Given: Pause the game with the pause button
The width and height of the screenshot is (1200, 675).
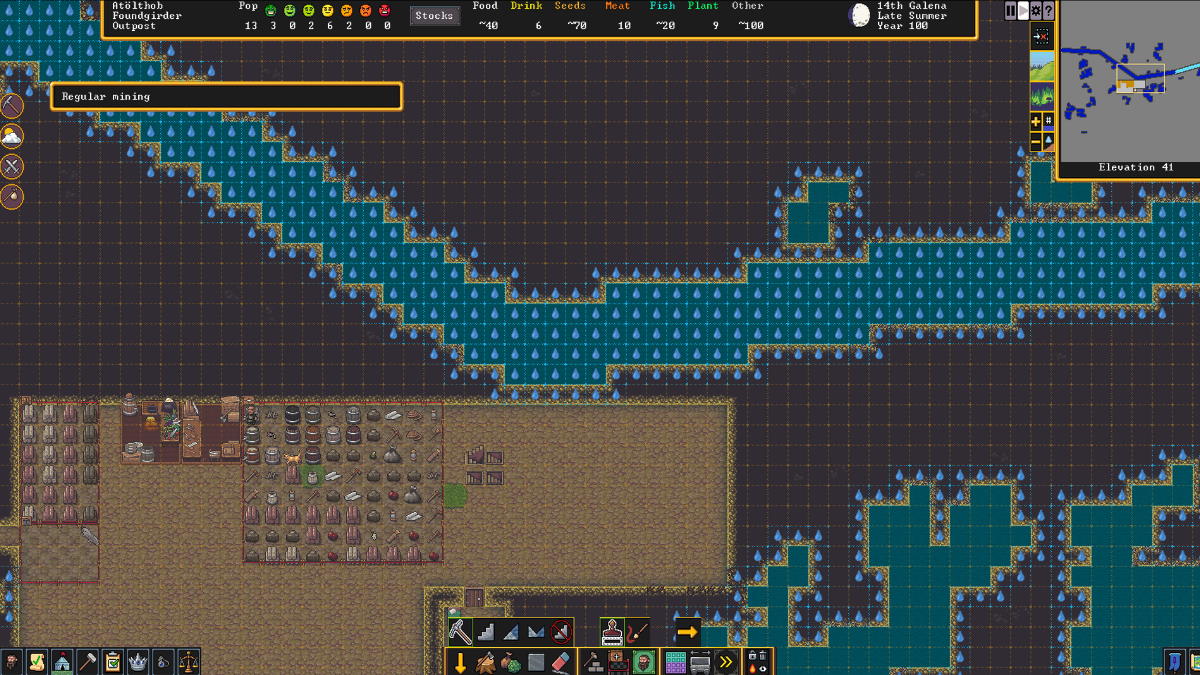Looking at the screenshot, I should pos(1010,10).
